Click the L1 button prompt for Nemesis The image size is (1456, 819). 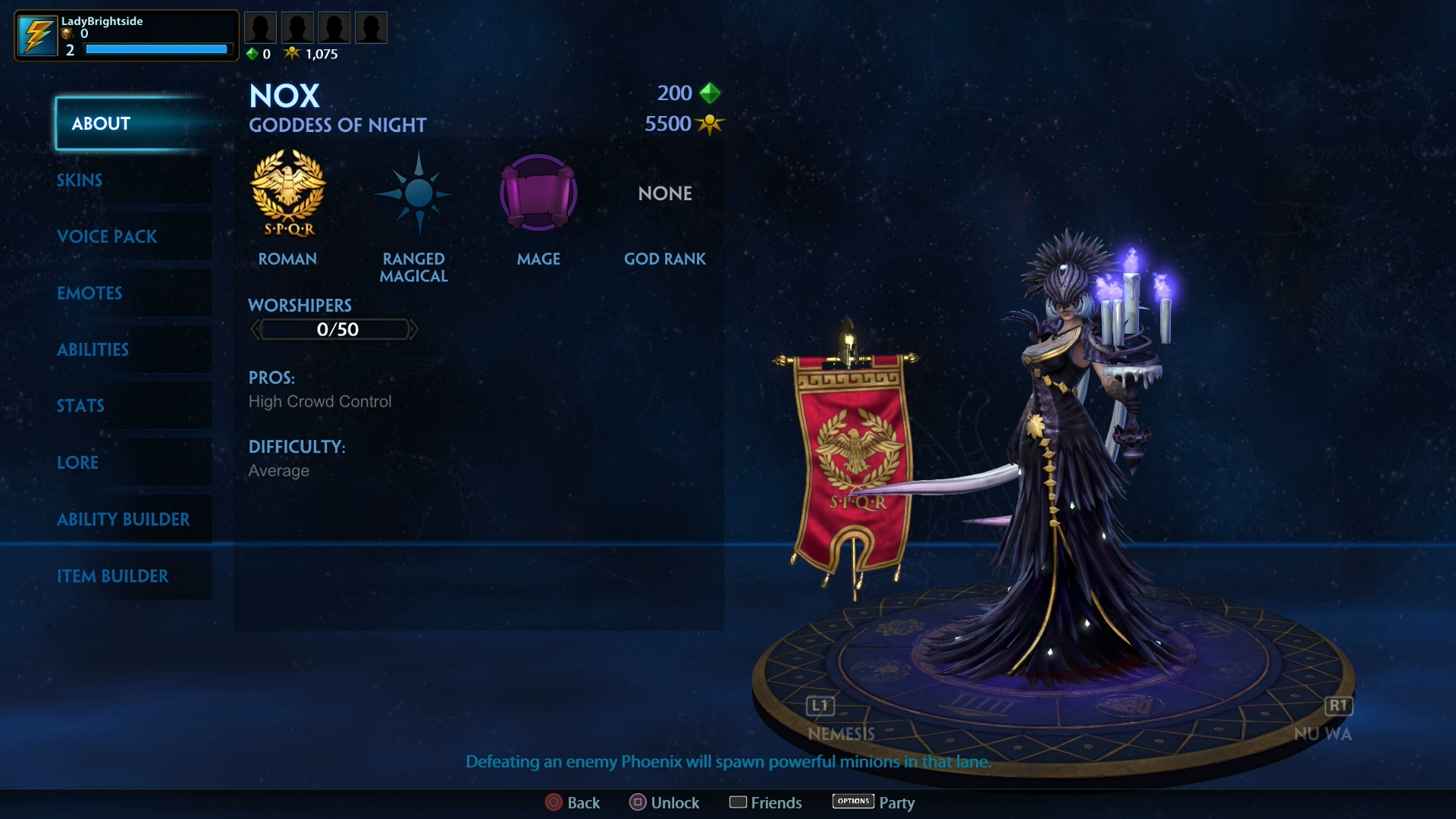coord(819,706)
